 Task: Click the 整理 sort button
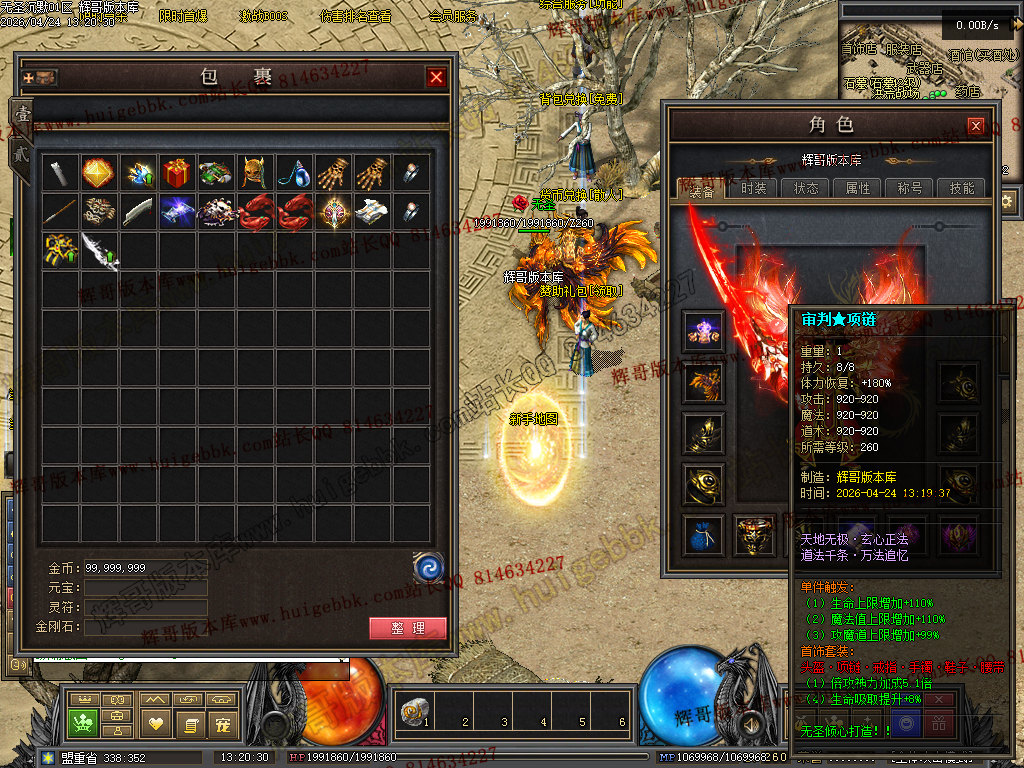pos(407,628)
